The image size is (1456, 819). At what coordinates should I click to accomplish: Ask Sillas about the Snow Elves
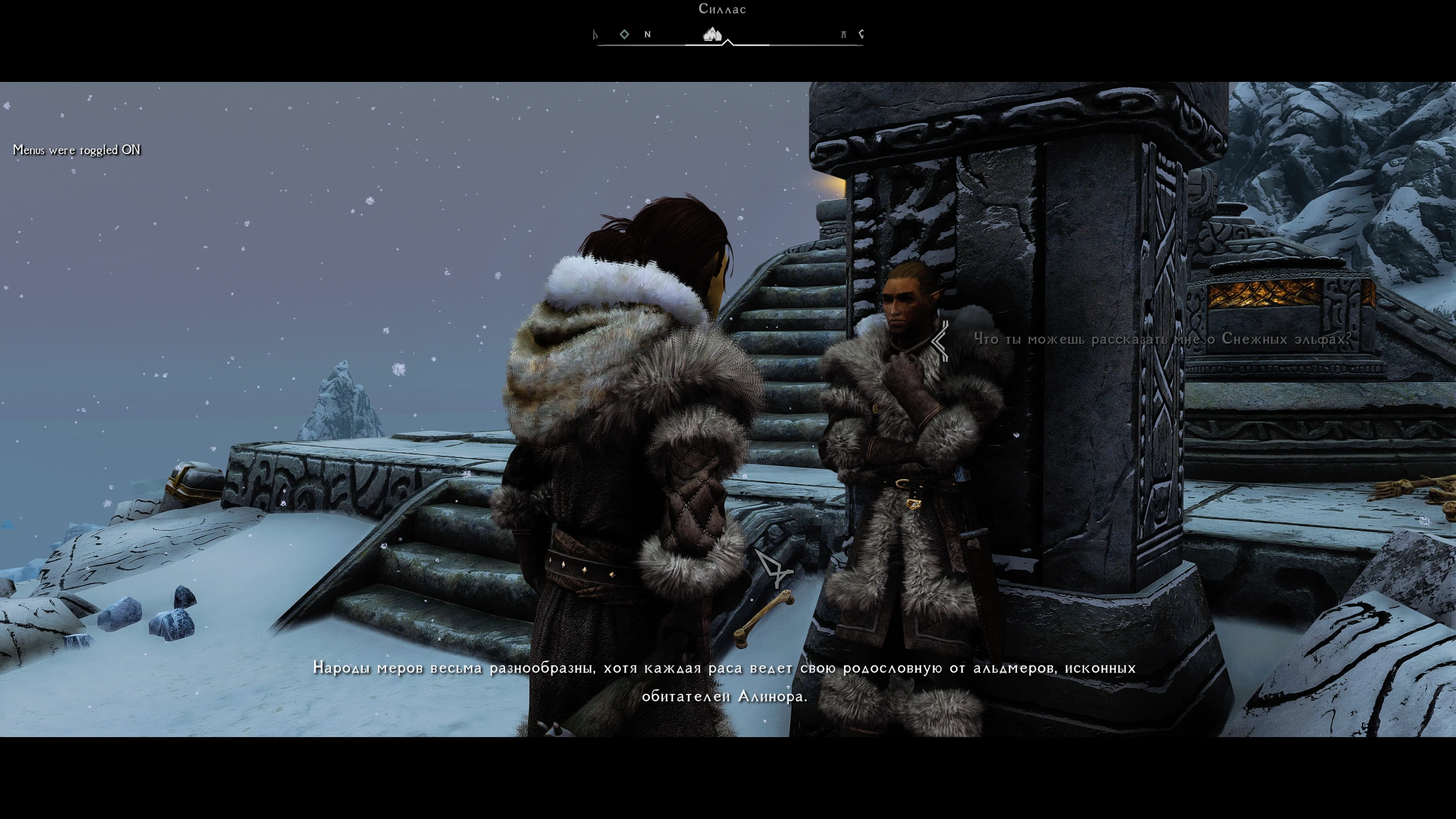tap(1163, 340)
